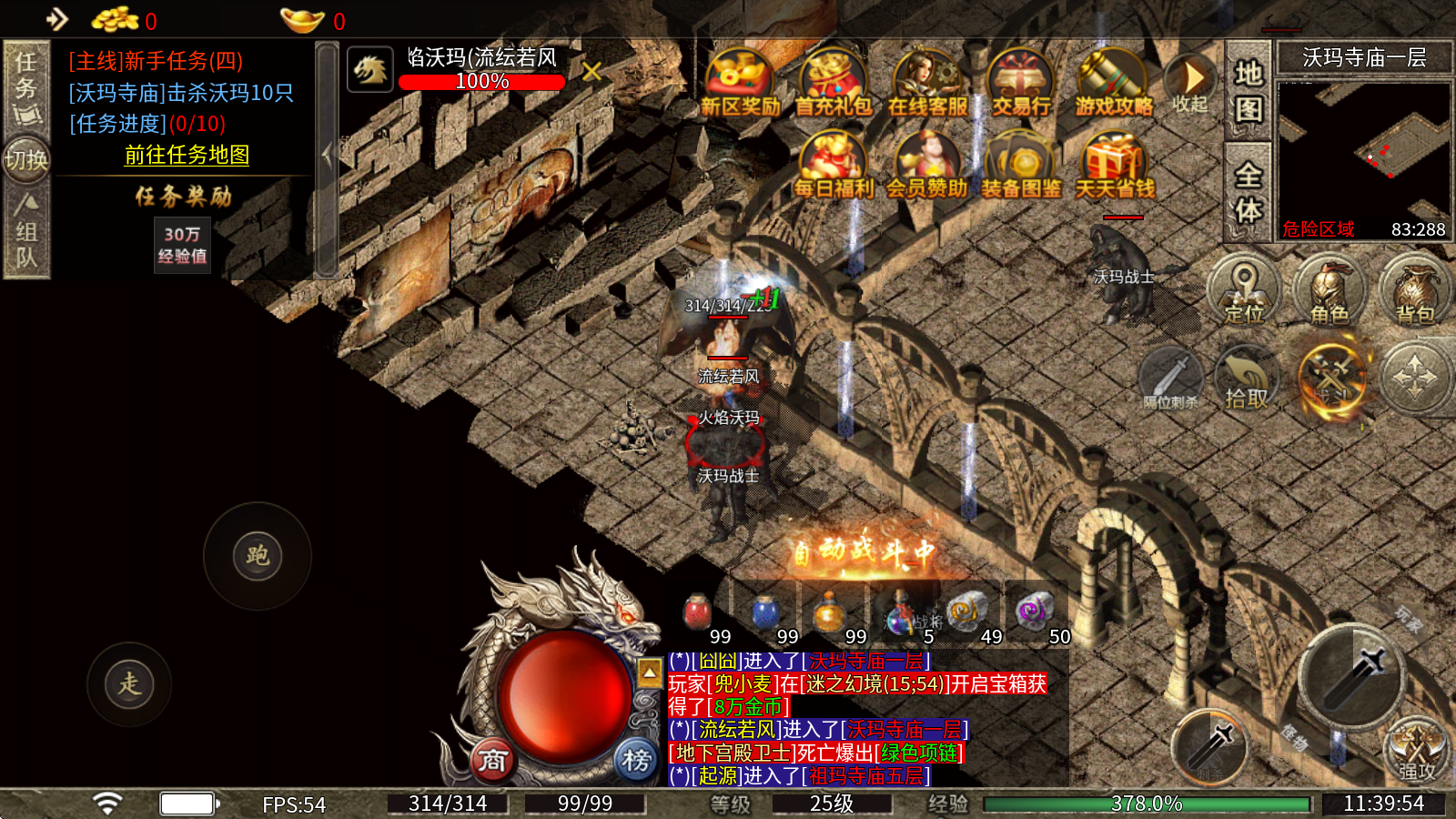Open the 榜 ranking button
This screenshot has height=819, width=1456.
pos(636,759)
